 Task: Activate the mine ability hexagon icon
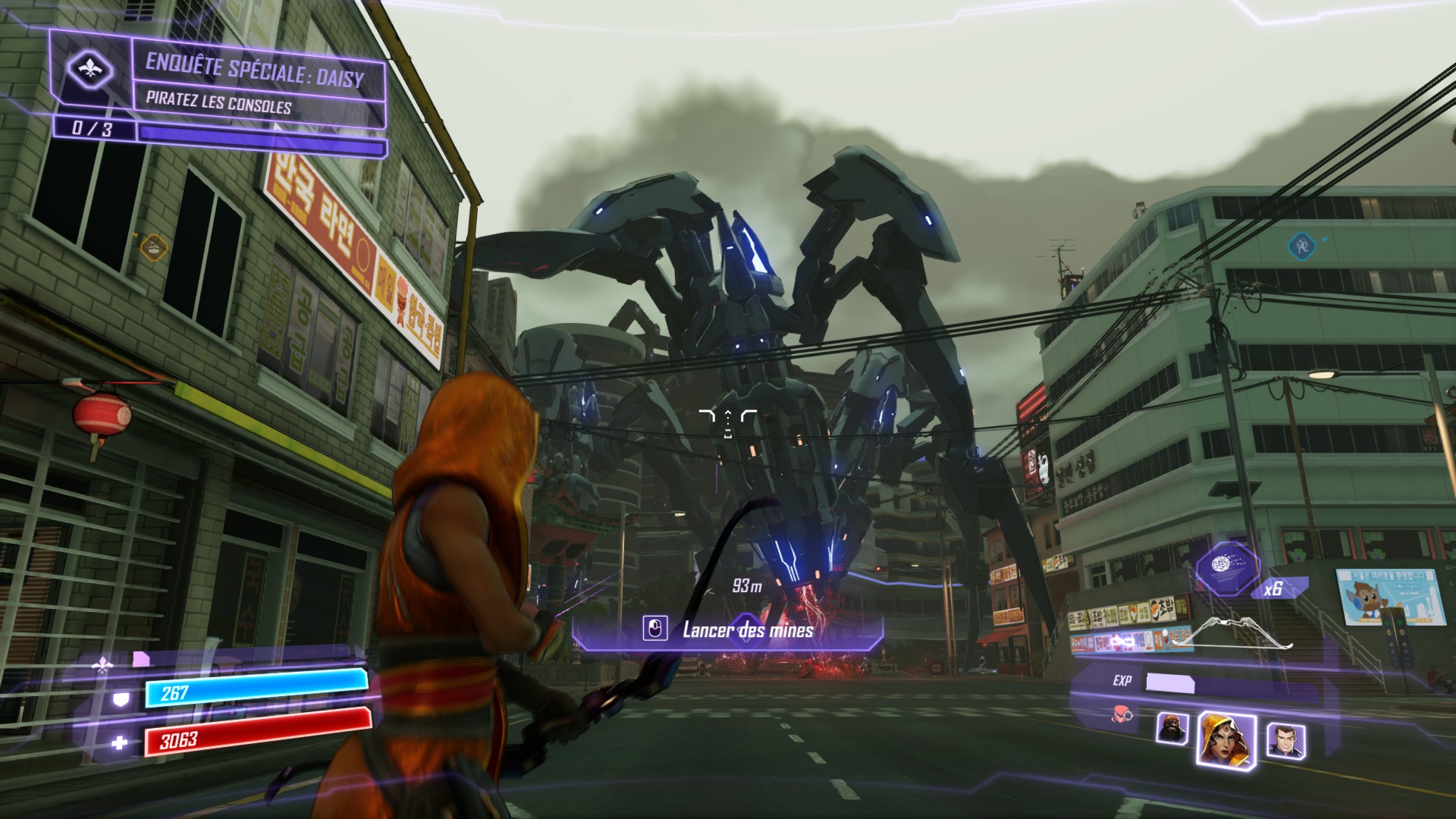[x=1227, y=569]
